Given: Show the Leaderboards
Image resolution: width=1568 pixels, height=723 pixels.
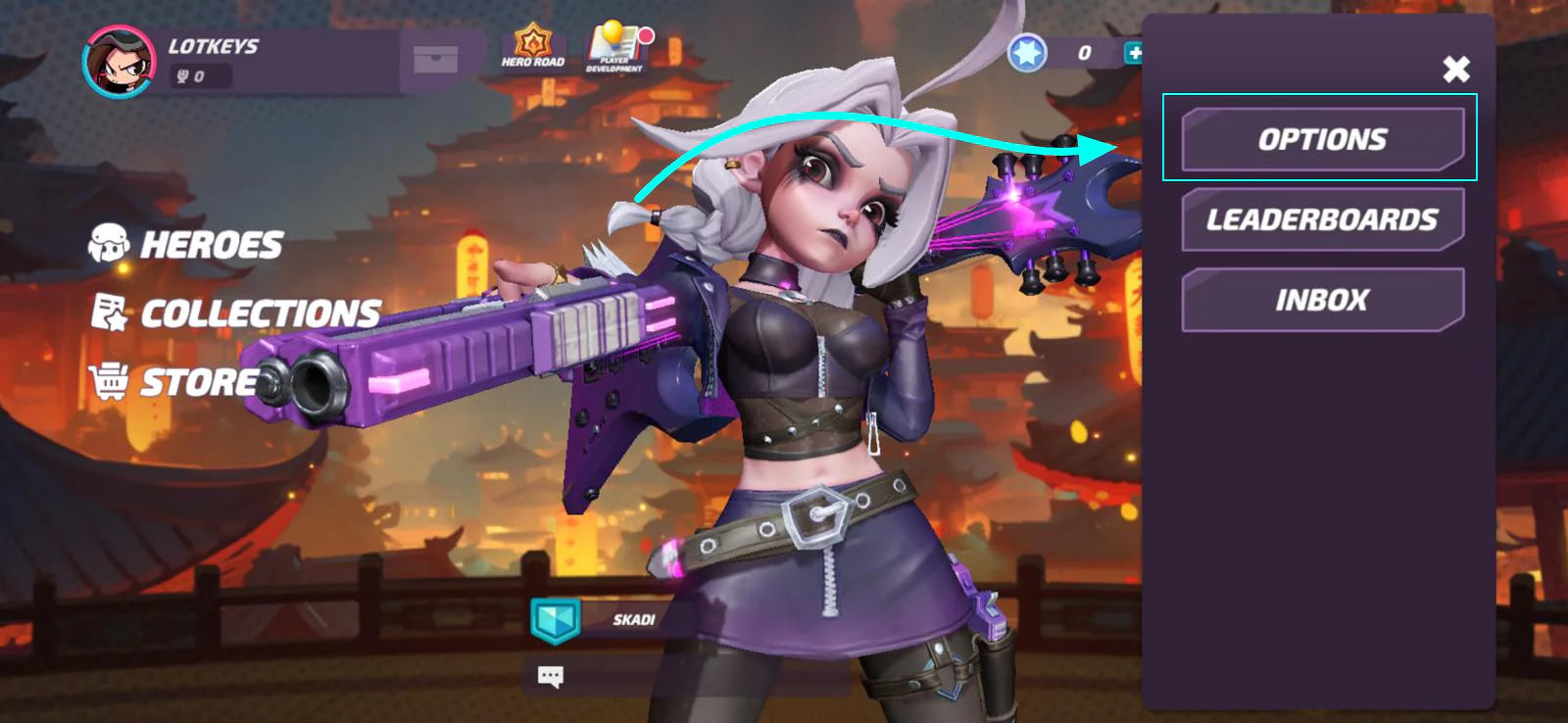Looking at the screenshot, I should tap(1322, 219).
